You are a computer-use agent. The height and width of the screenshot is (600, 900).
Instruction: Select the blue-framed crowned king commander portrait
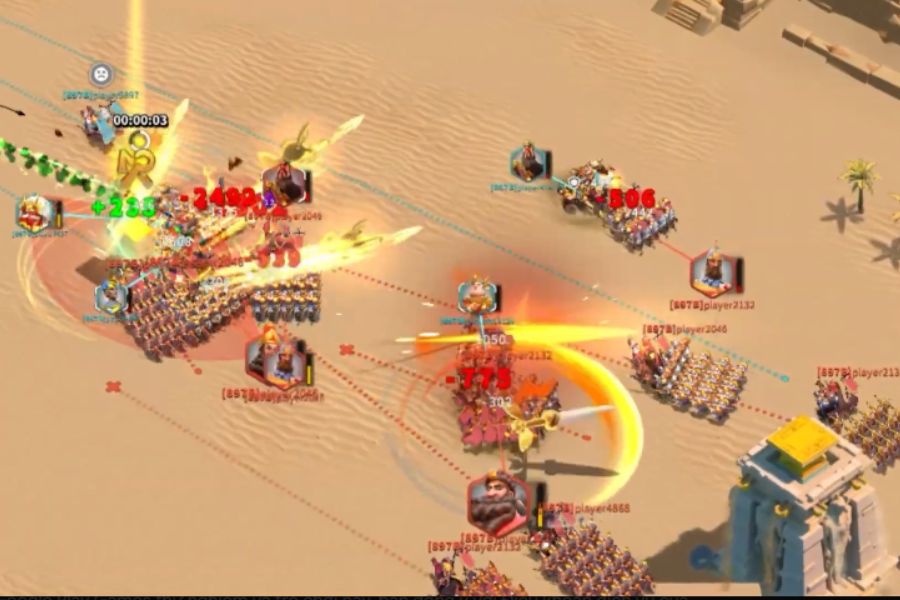coord(478,296)
